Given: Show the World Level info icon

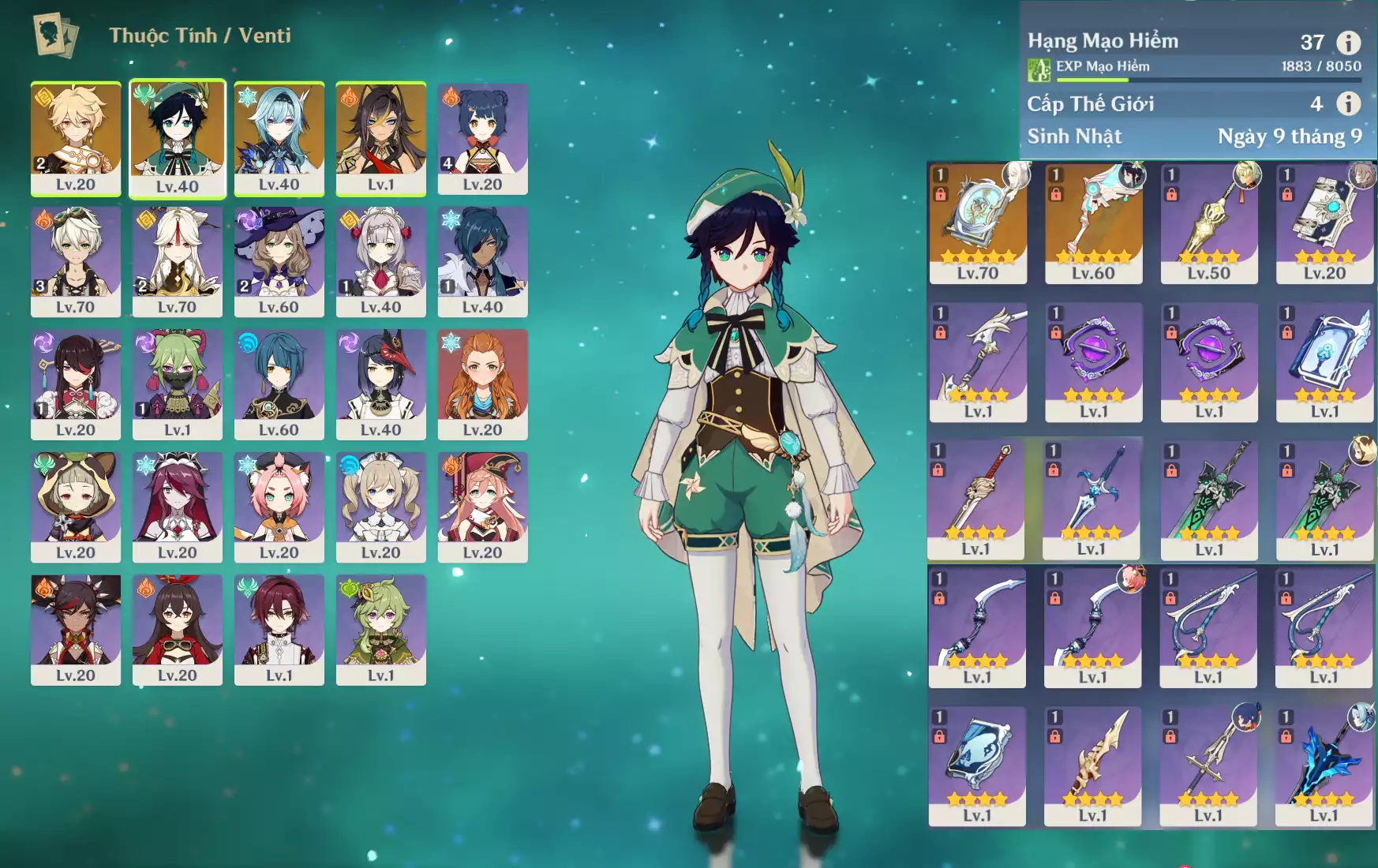Looking at the screenshot, I should pos(1348,103).
